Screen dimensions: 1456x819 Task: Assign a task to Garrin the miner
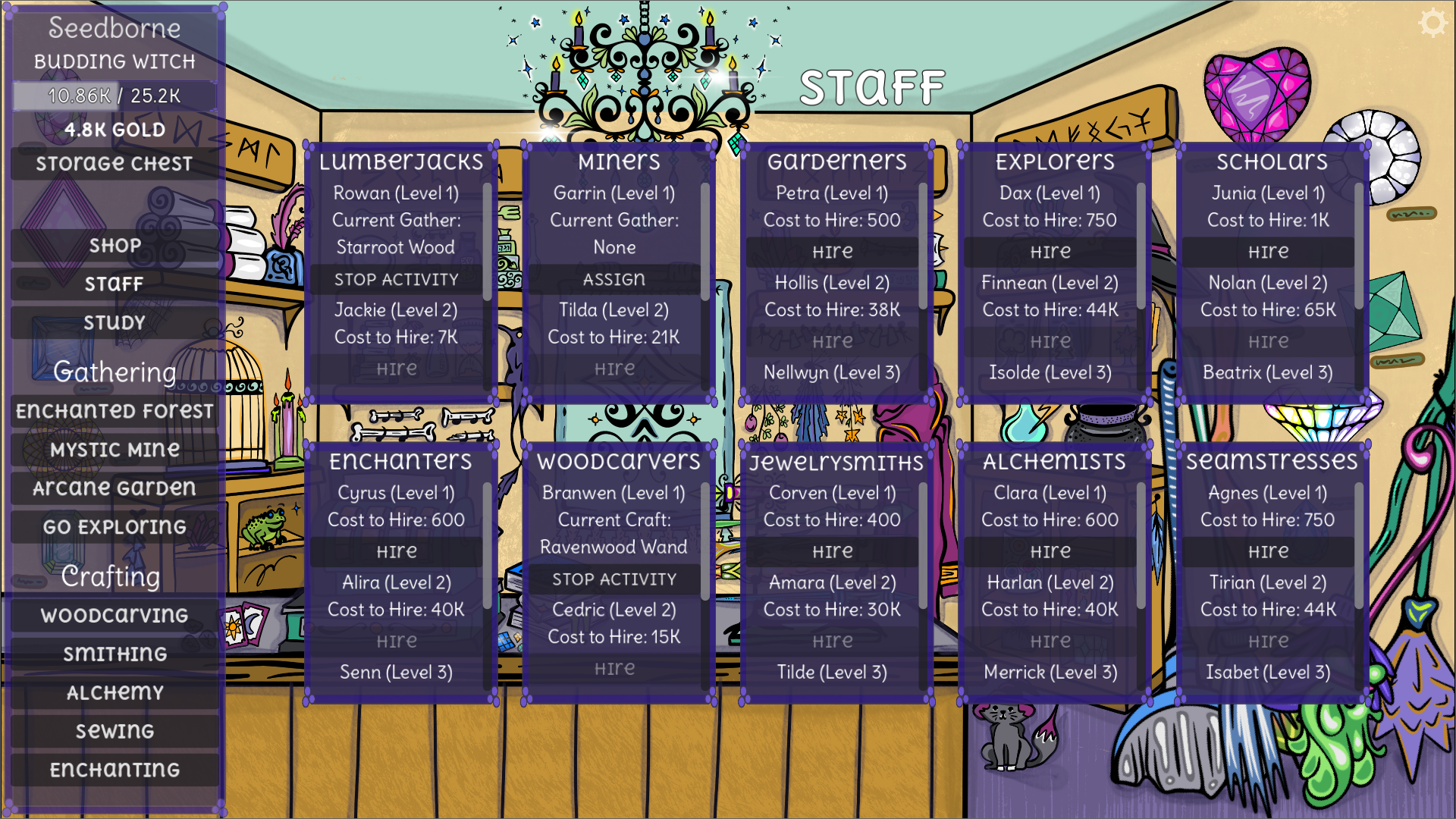[614, 279]
